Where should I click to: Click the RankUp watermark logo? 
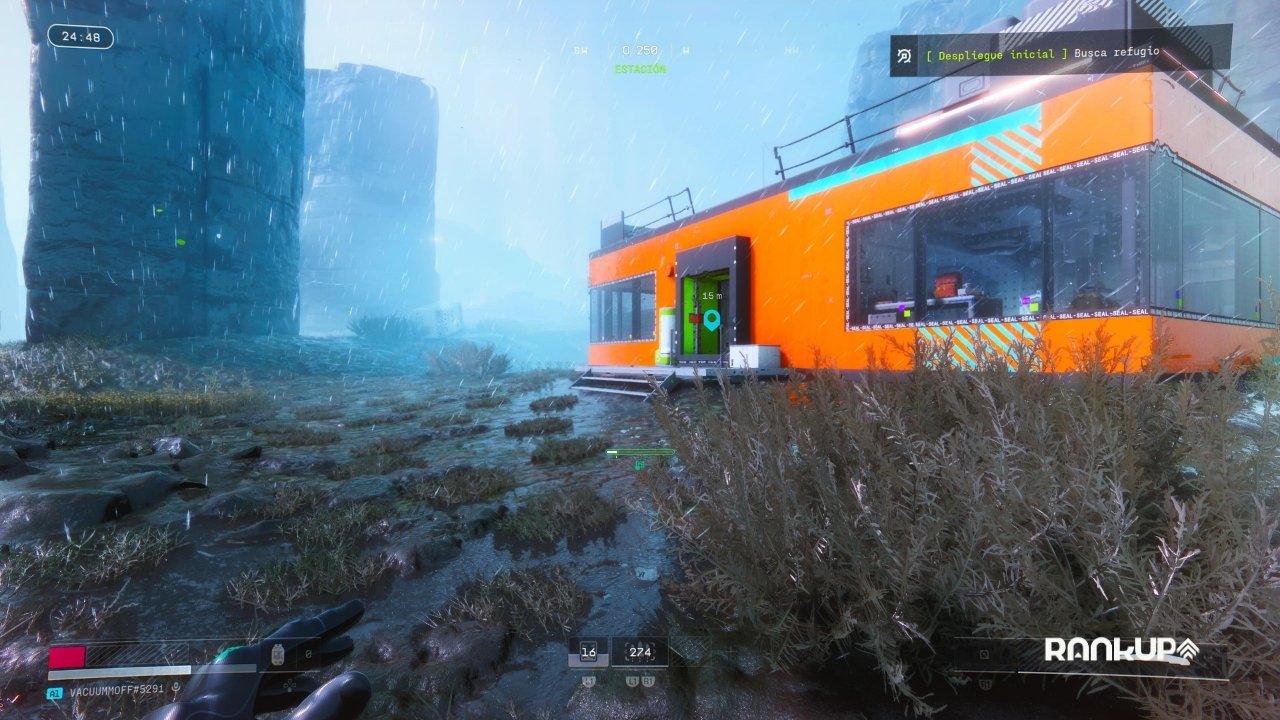click(1120, 650)
